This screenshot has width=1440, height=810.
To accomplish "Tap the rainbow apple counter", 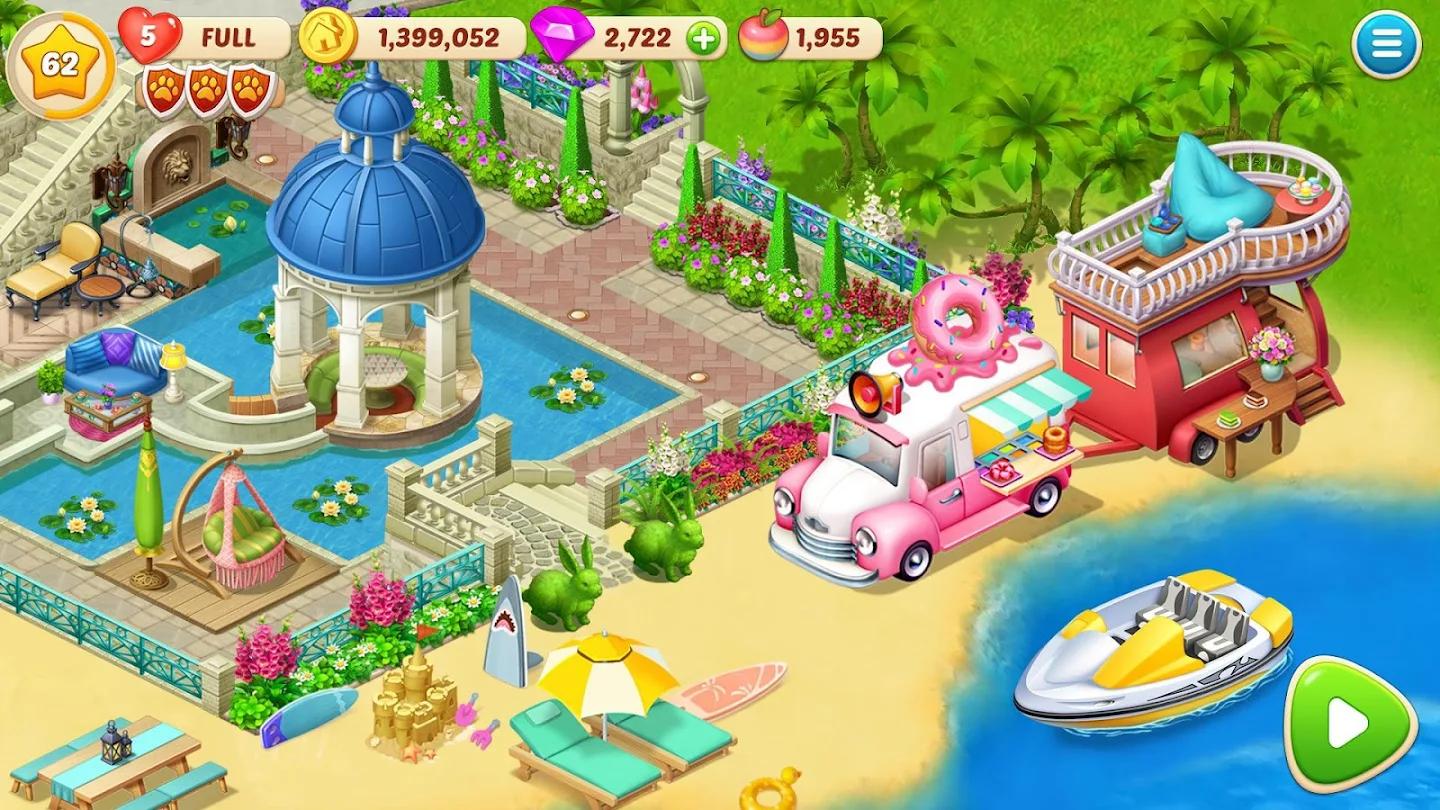I will coord(810,39).
